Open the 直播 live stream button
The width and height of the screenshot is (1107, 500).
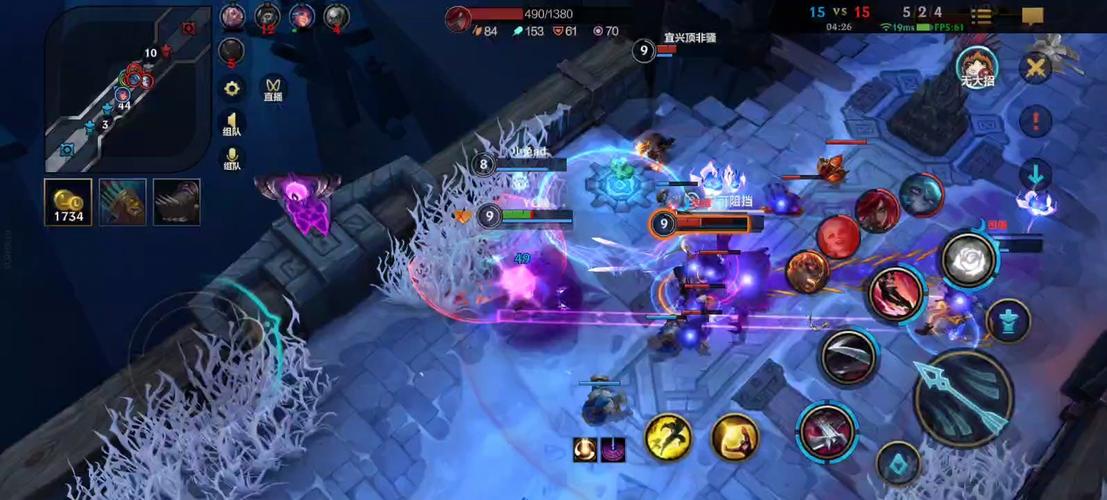(273, 89)
